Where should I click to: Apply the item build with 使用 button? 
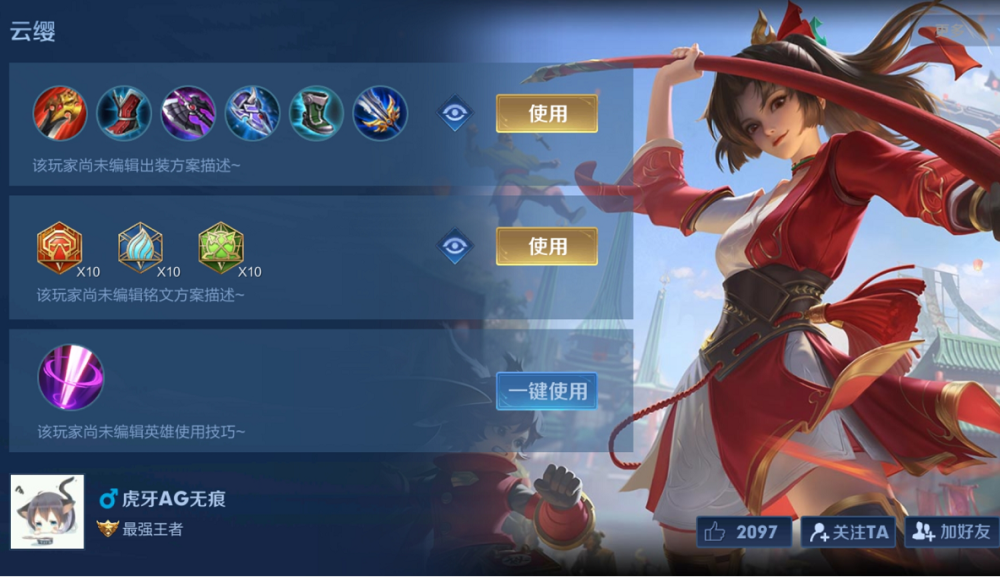coord(546,114)
